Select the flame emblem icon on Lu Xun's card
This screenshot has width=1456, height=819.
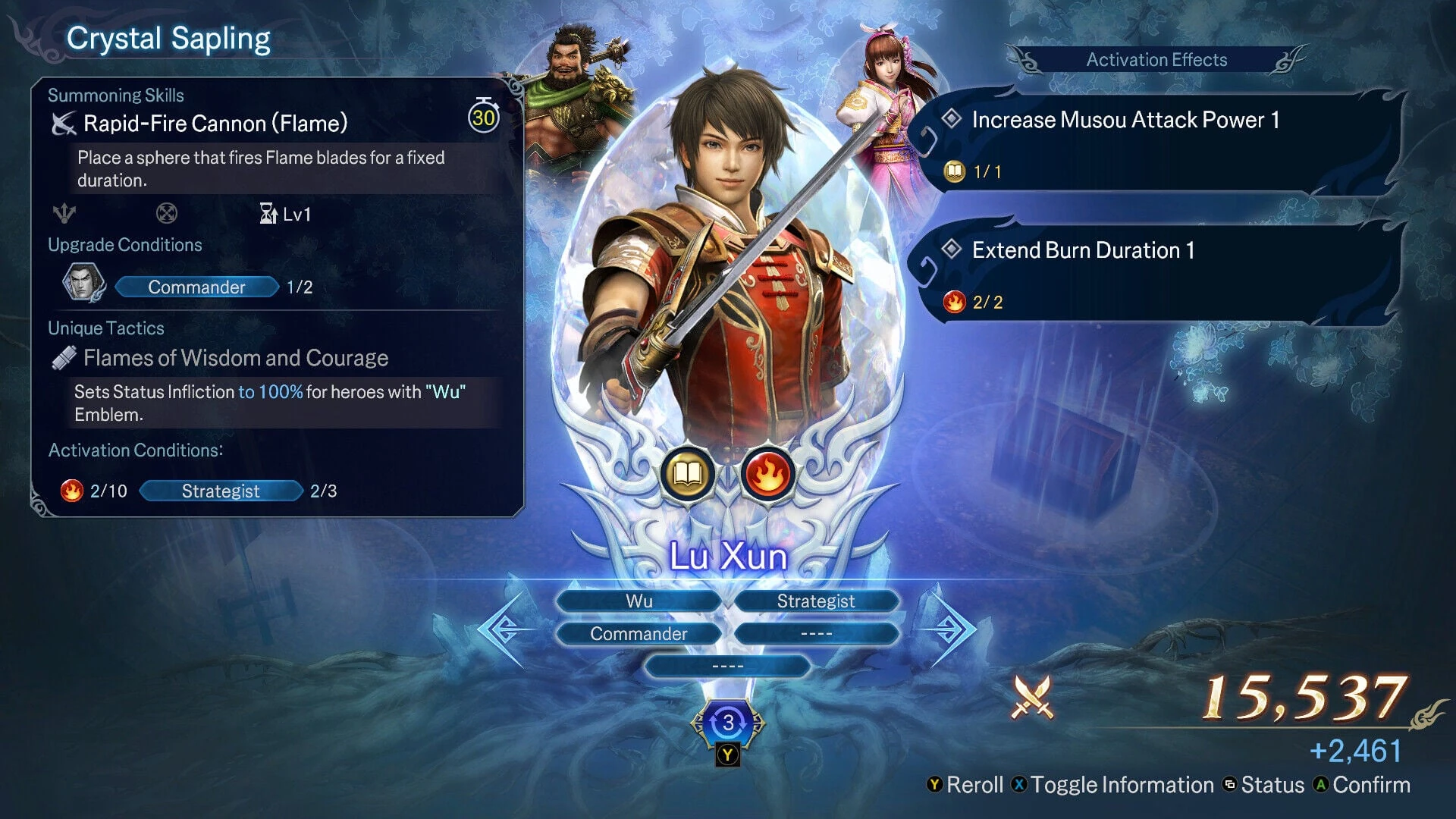tap(767, 475)
